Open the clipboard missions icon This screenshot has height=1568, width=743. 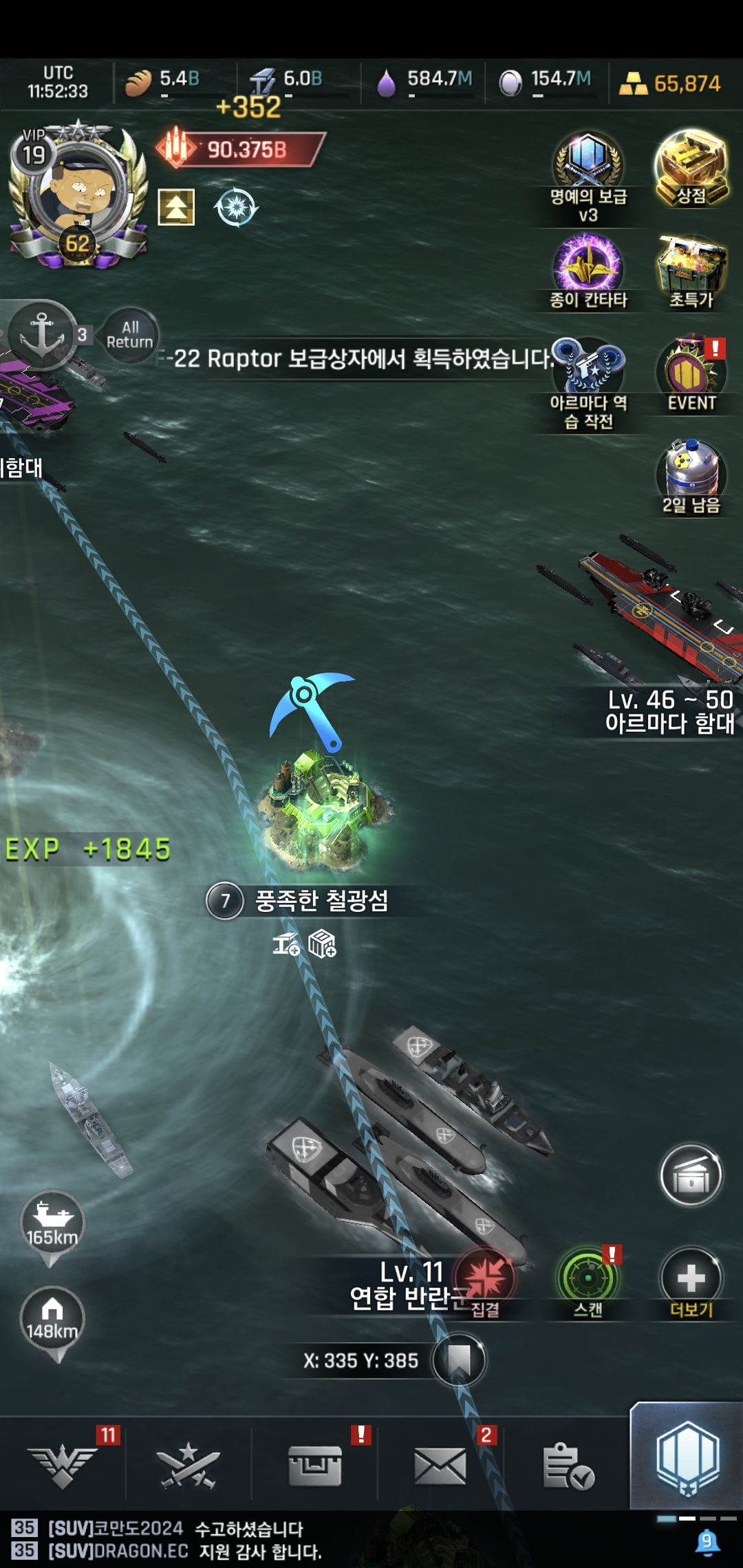(x=568, y=1465)
